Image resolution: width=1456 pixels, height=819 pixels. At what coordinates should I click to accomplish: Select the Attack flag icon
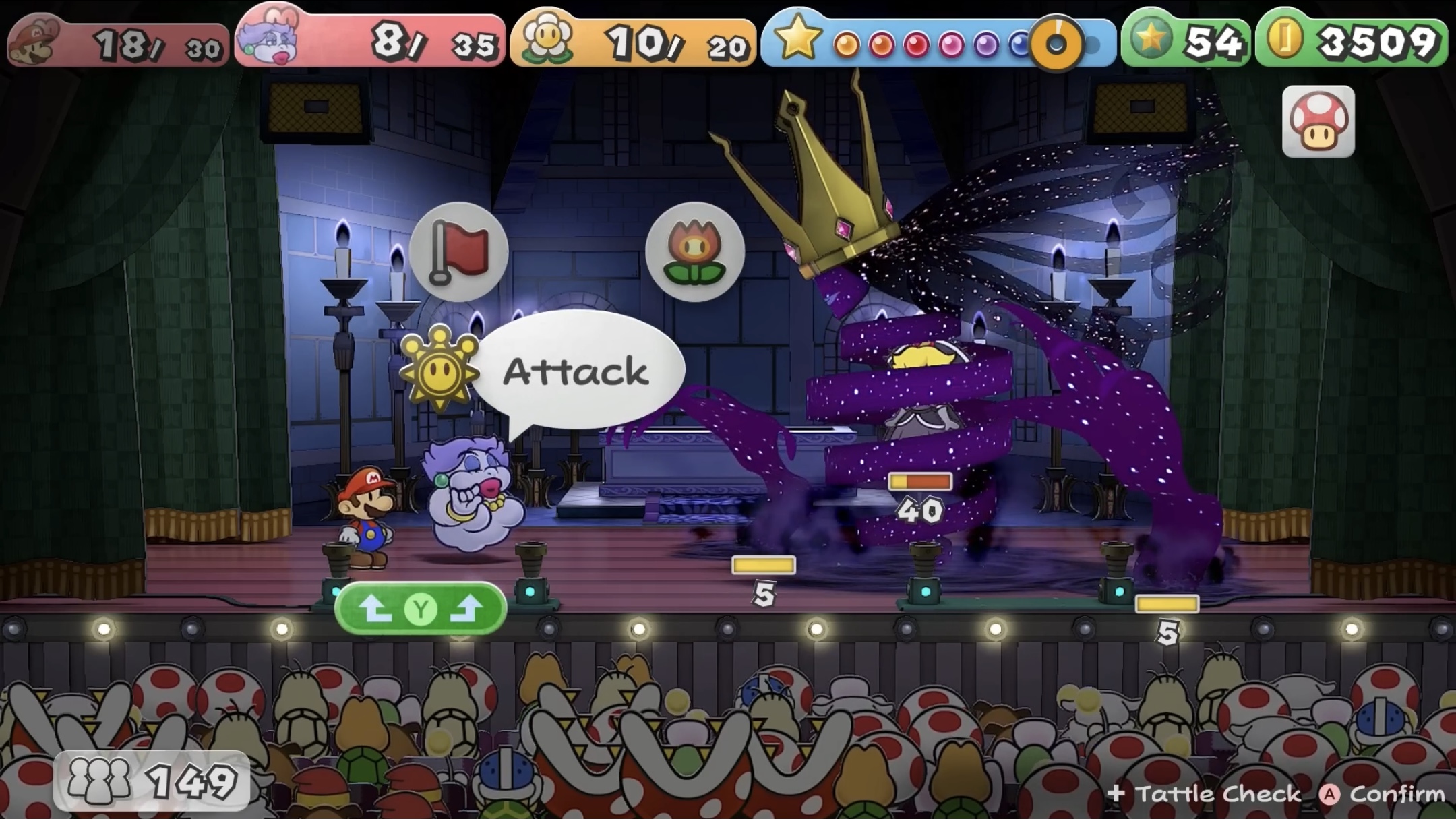point(460,253)
